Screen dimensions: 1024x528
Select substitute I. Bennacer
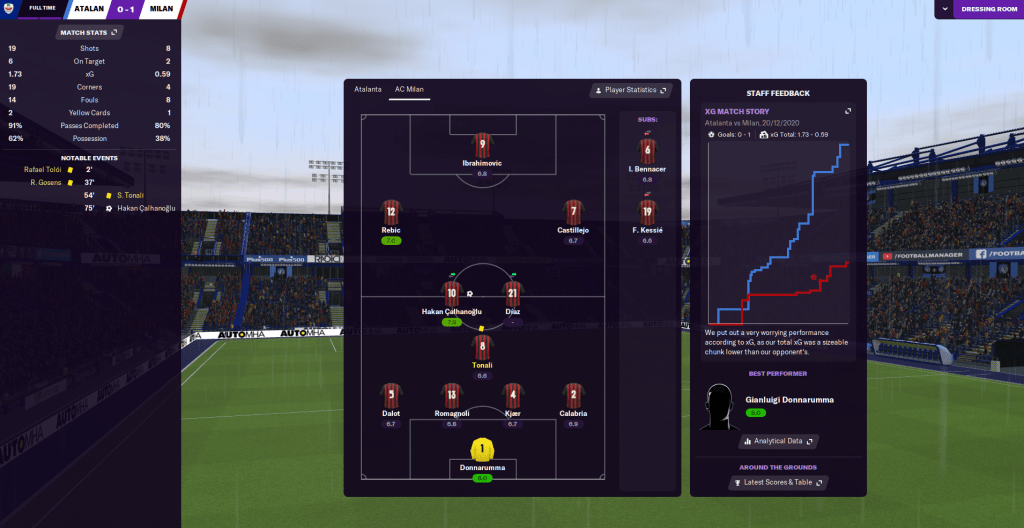click(x=647, y=150)
